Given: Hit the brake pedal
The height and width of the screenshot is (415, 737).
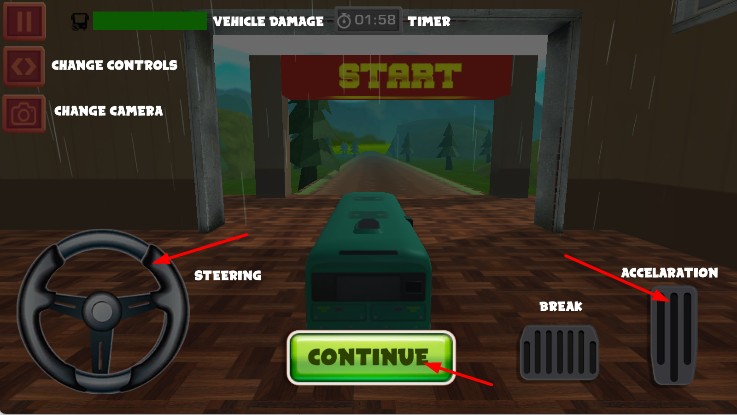Looking at the screenshot, I should (x=559, y=352).
